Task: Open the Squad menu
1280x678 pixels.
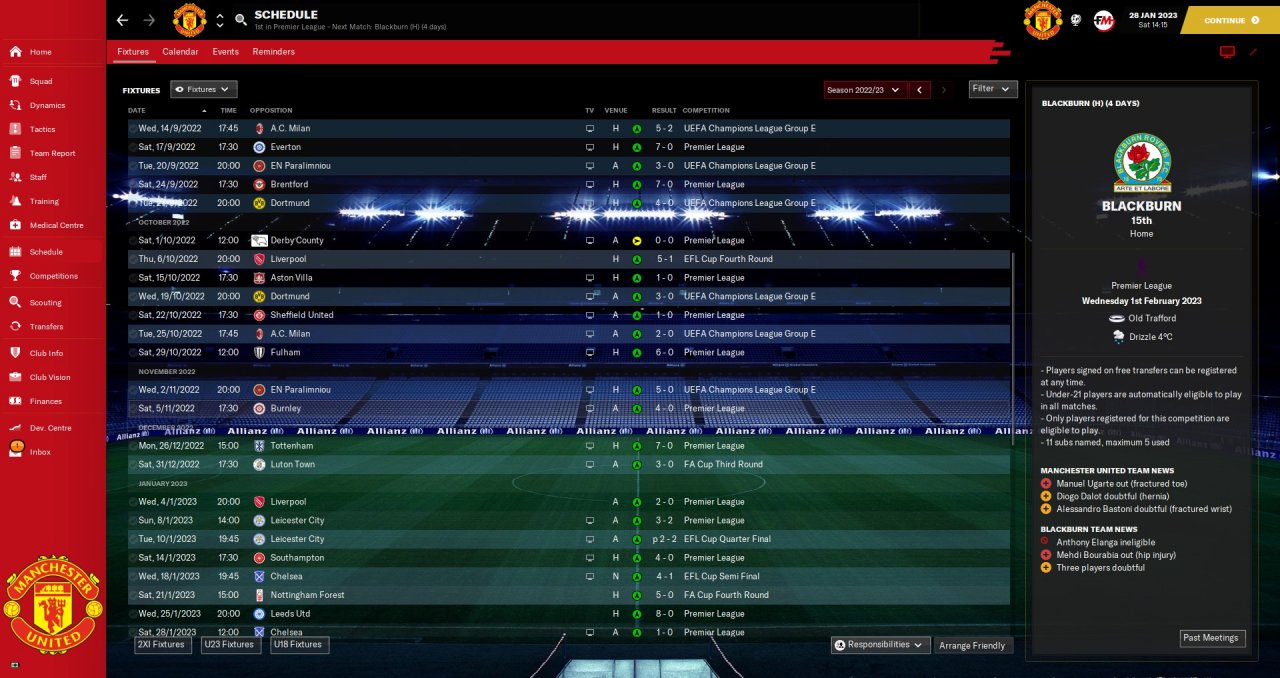Action: [x=41, y=81]
